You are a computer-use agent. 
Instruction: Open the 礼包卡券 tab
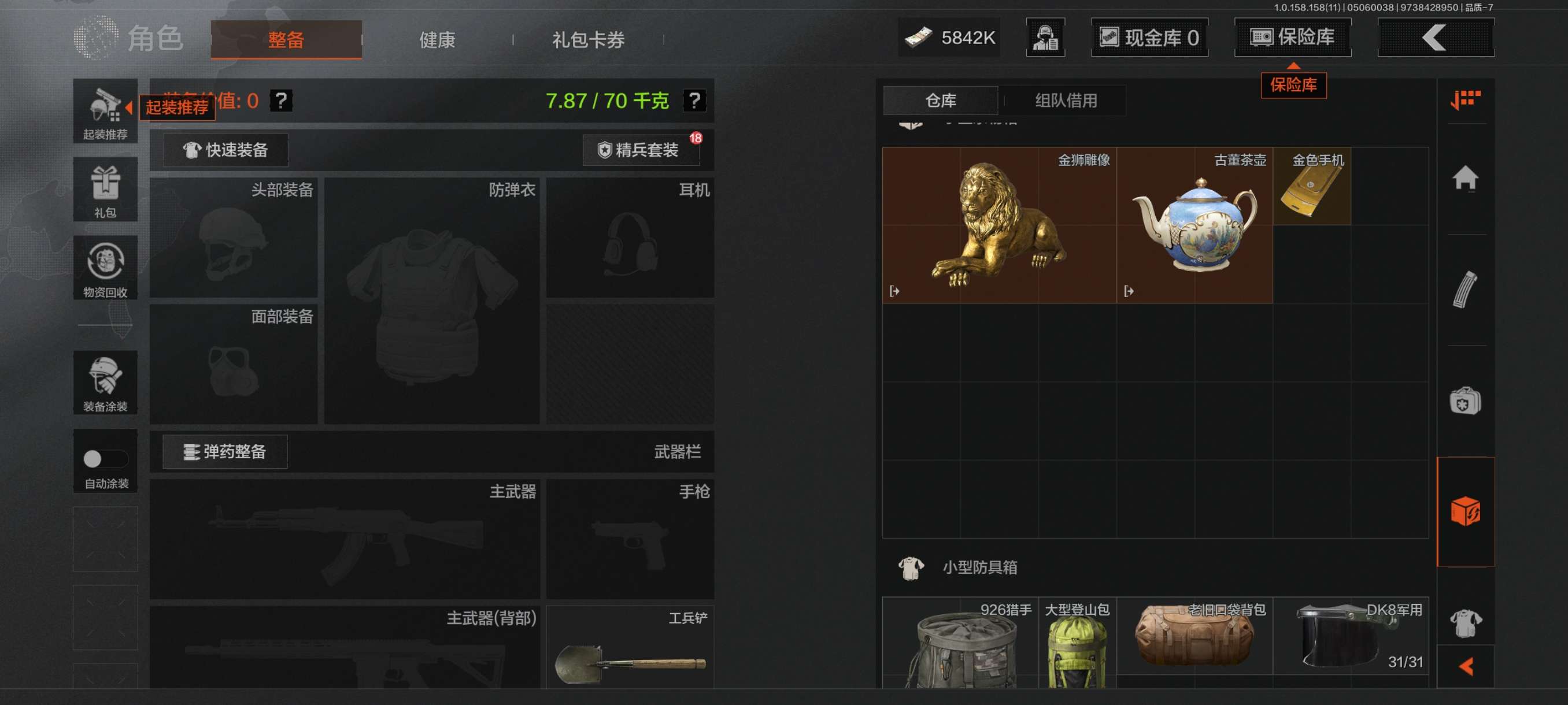click(587, 40)
